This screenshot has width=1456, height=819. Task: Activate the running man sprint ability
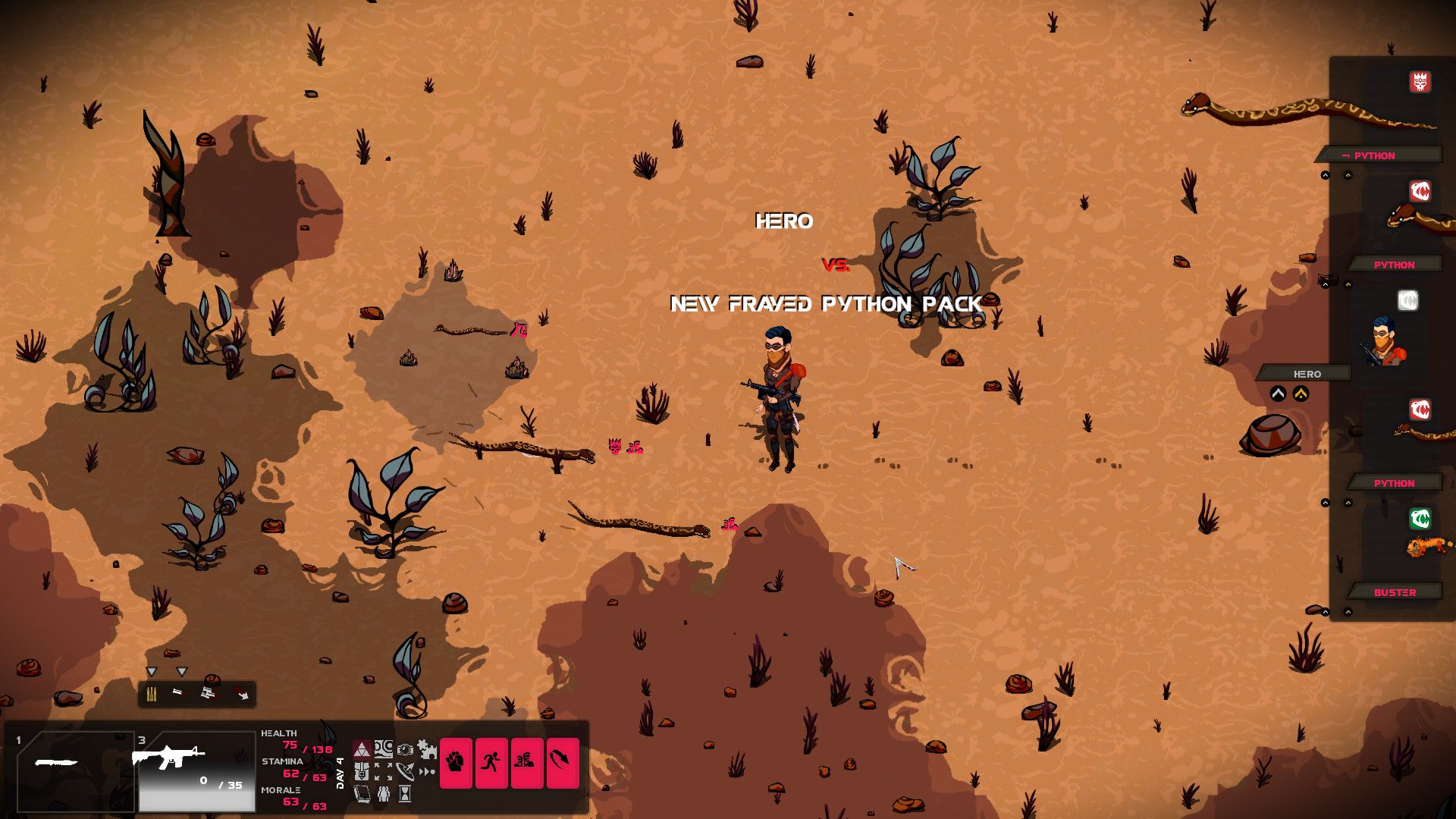pyautogui.click(x=491, y=762)
